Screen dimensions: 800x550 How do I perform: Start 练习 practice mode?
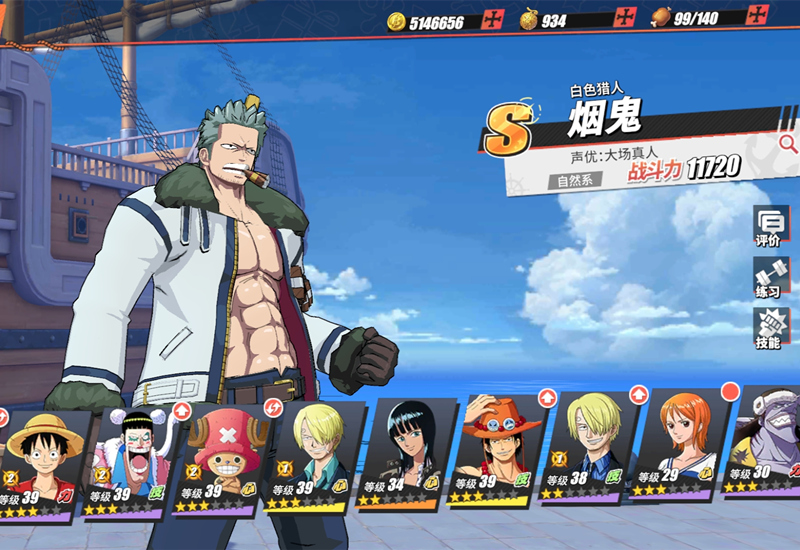(x=768, y=278)
